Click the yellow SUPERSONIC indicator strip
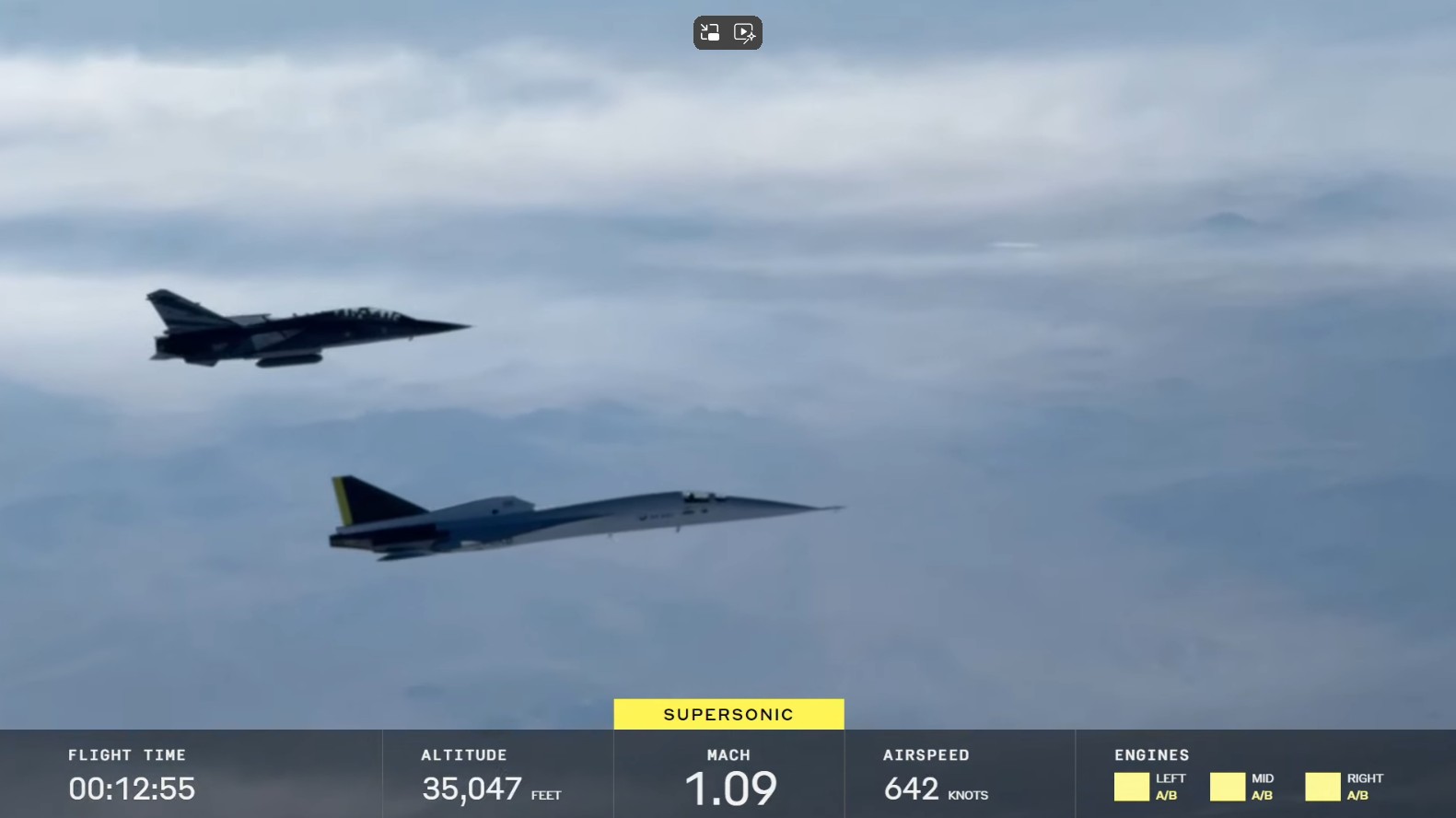The image size is (1456, 818). pyautogui.click(x=728, y=713)
